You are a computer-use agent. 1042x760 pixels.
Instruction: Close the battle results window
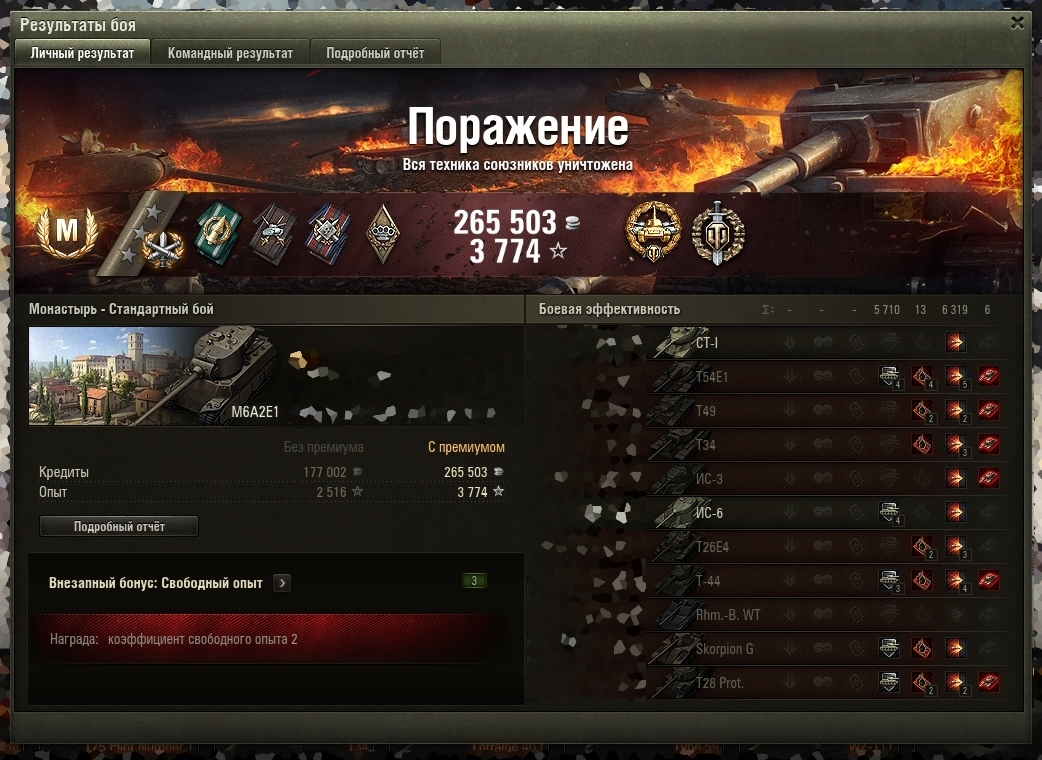coord(1017,23)
